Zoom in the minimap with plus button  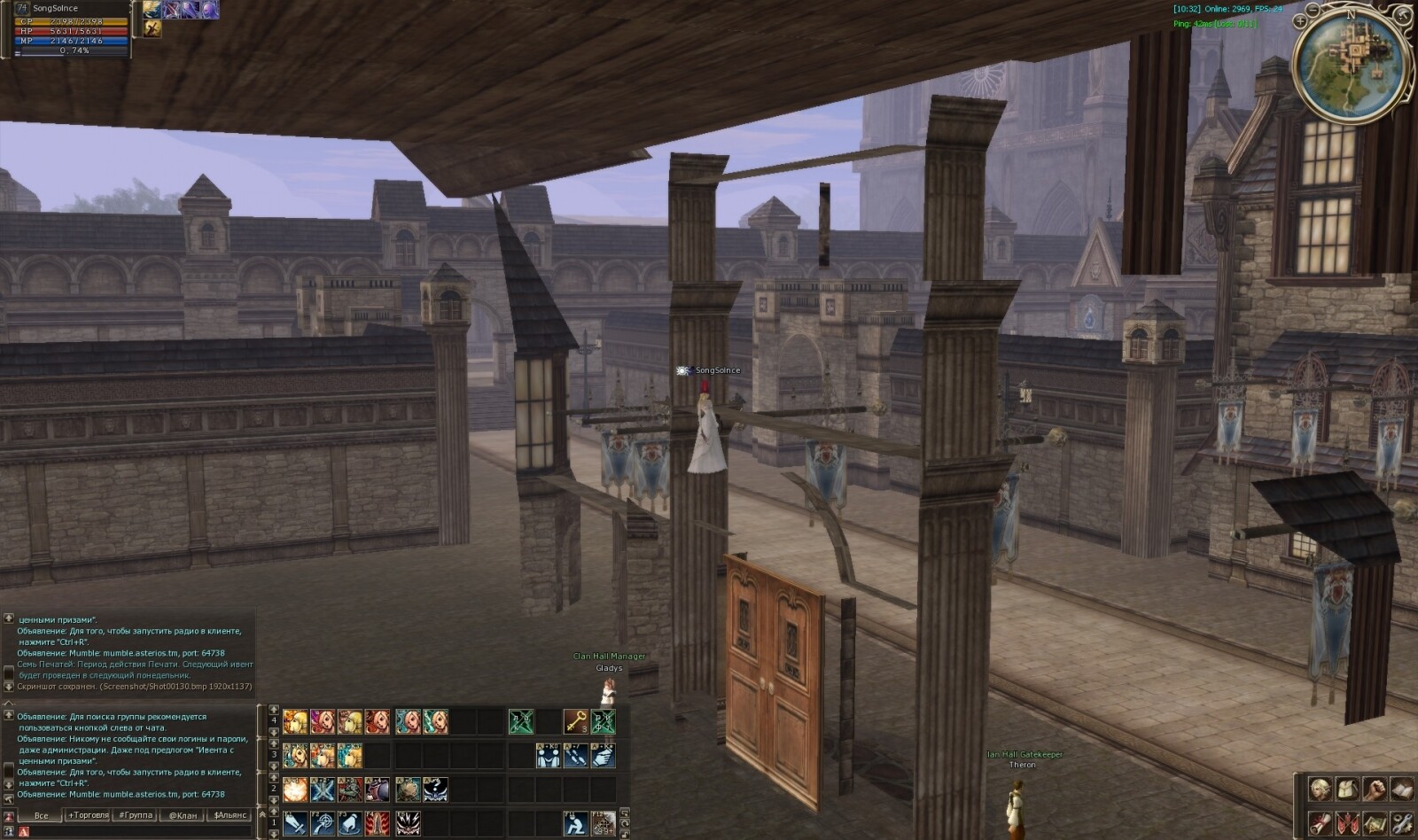[1300, 20]
